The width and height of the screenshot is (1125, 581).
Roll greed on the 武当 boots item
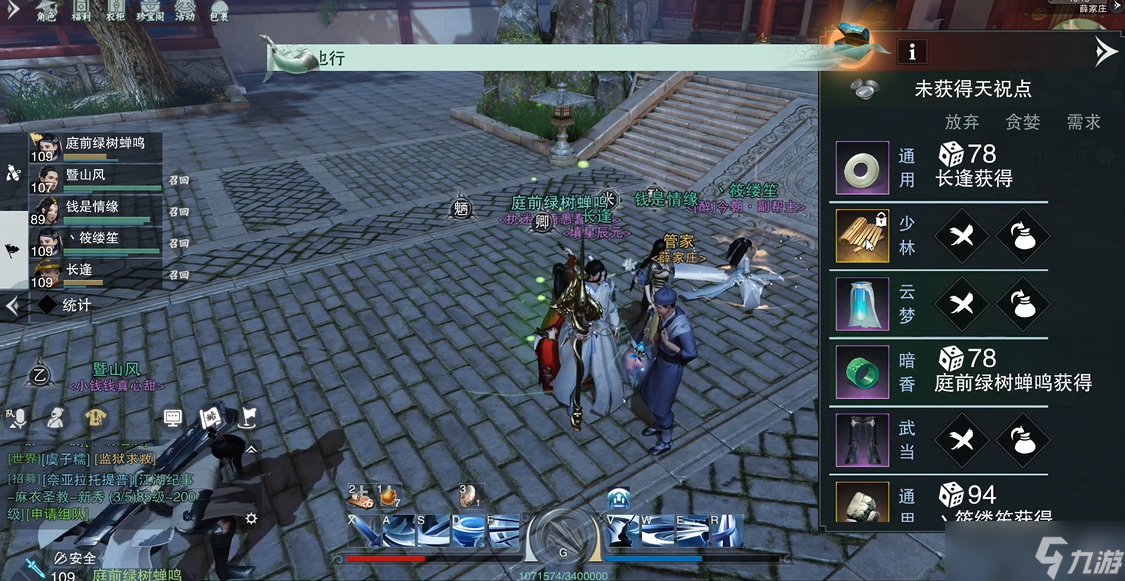click(x=1022, y=440)
